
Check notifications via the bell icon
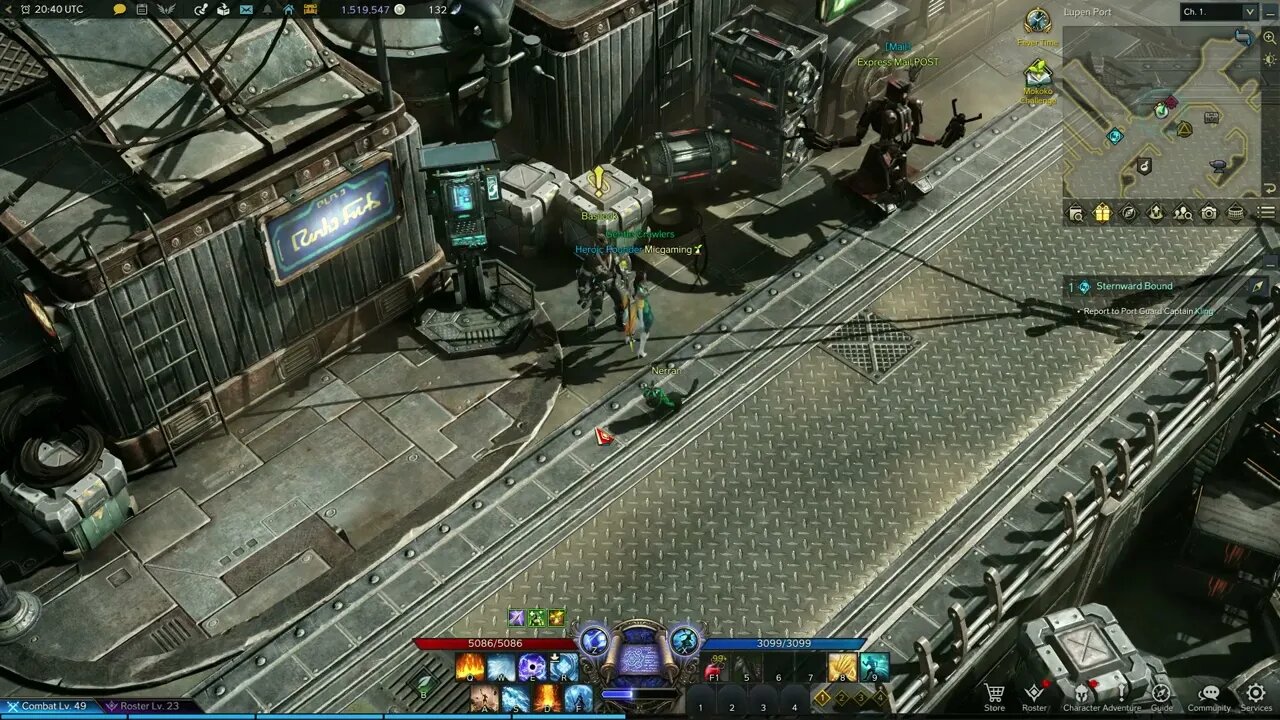tap(268, 11)
